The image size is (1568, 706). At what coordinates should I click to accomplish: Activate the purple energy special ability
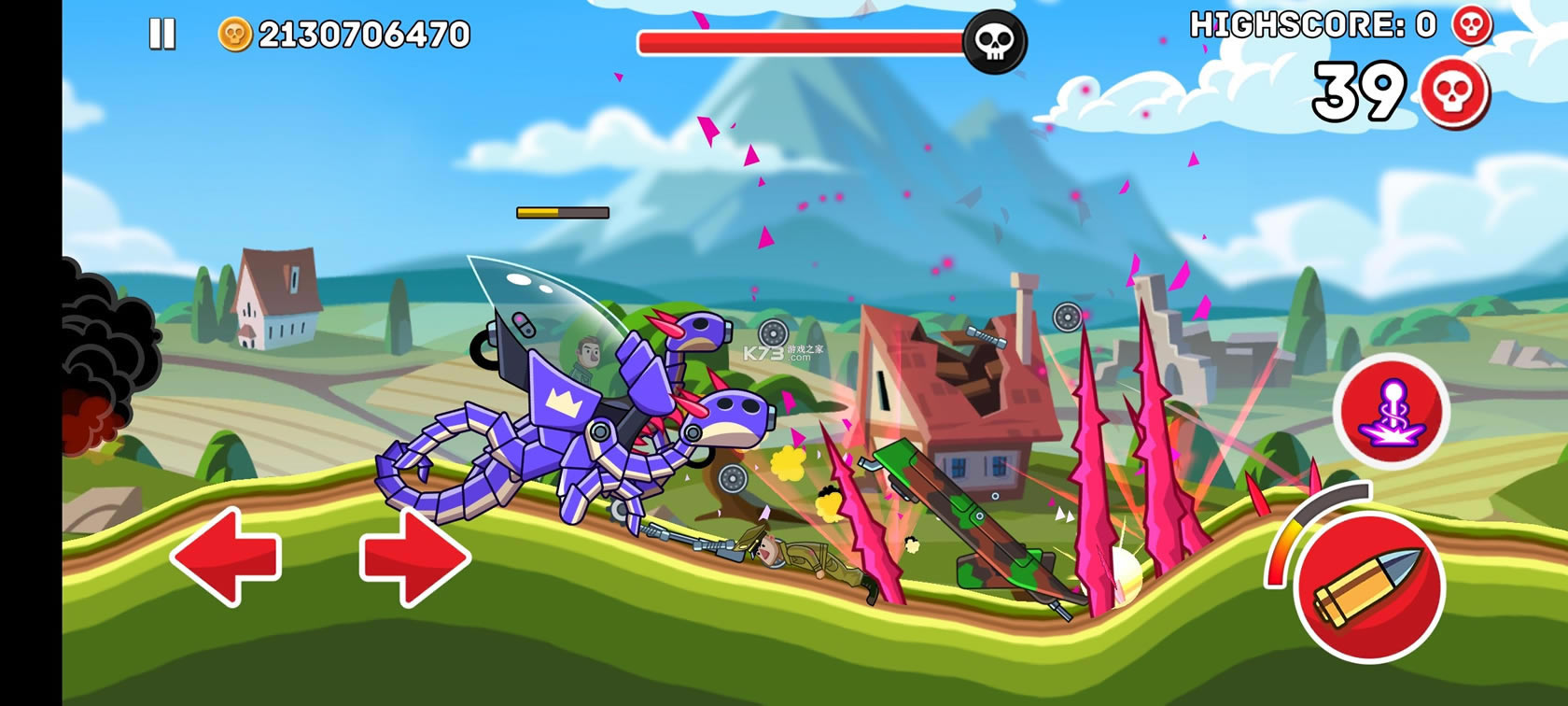(x=1392, y=410)
